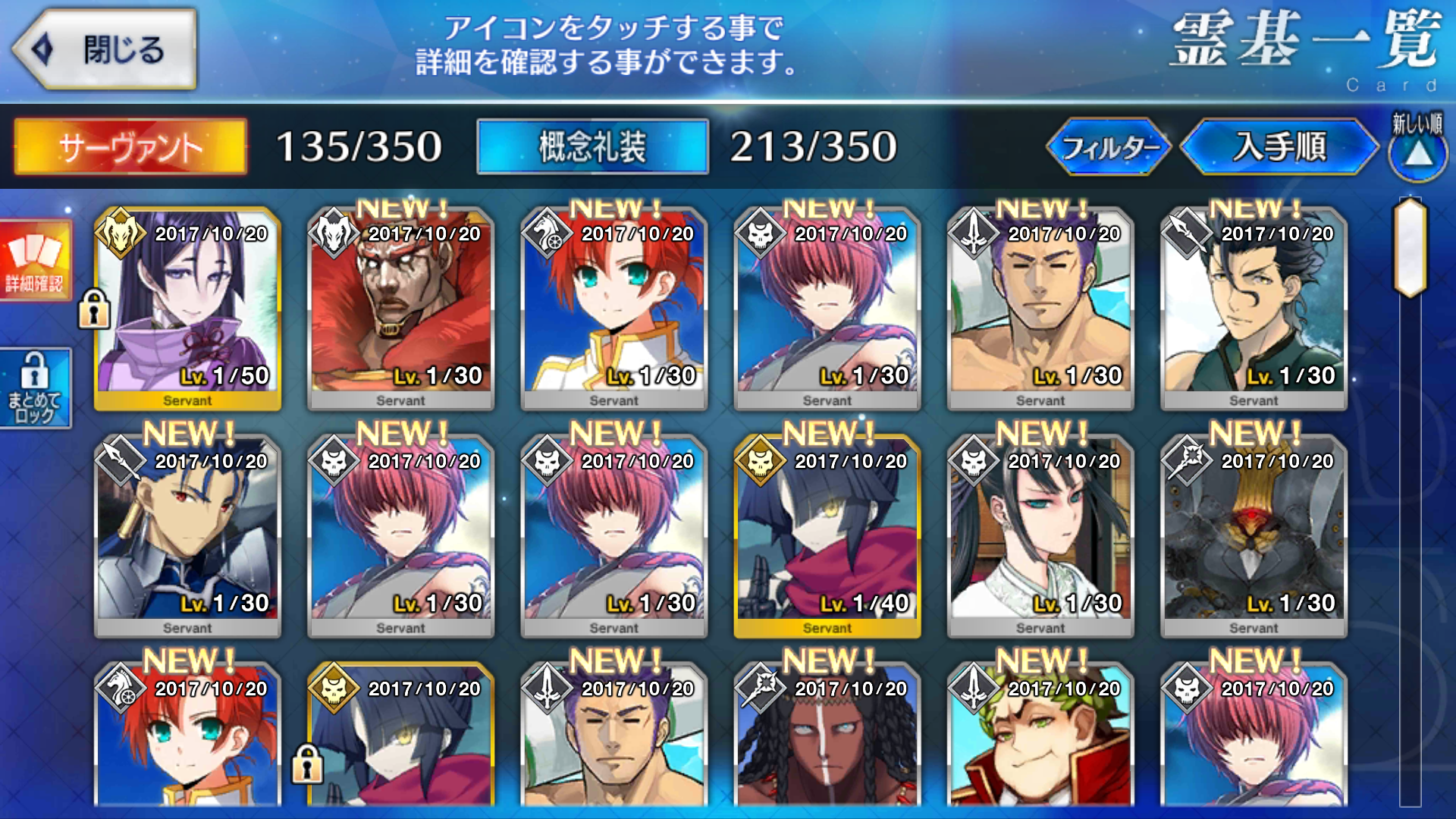Choose the wreath-wearing saber in red
The height and width of the screenshot is (819, 1456).
(1040, 739)
